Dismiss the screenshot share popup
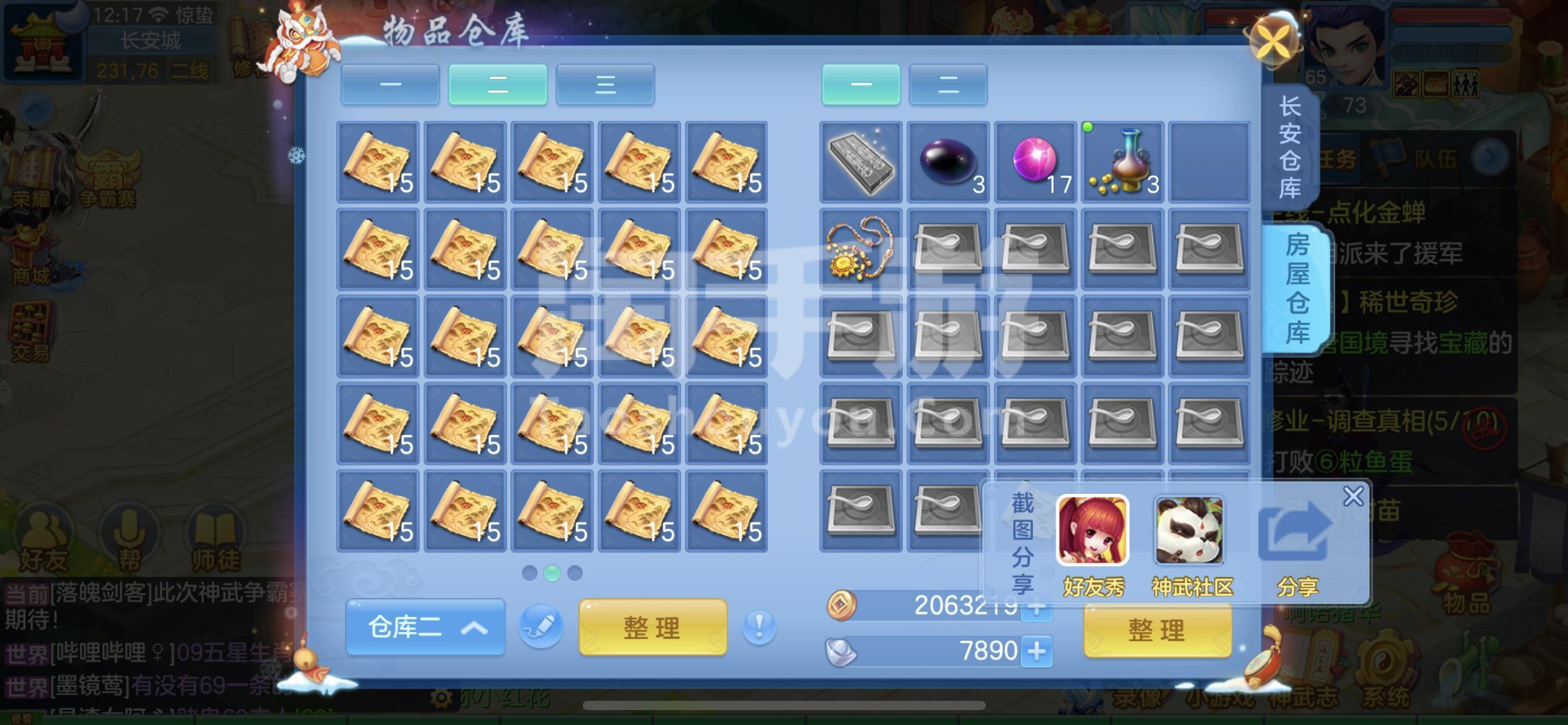 point(1353,496)
